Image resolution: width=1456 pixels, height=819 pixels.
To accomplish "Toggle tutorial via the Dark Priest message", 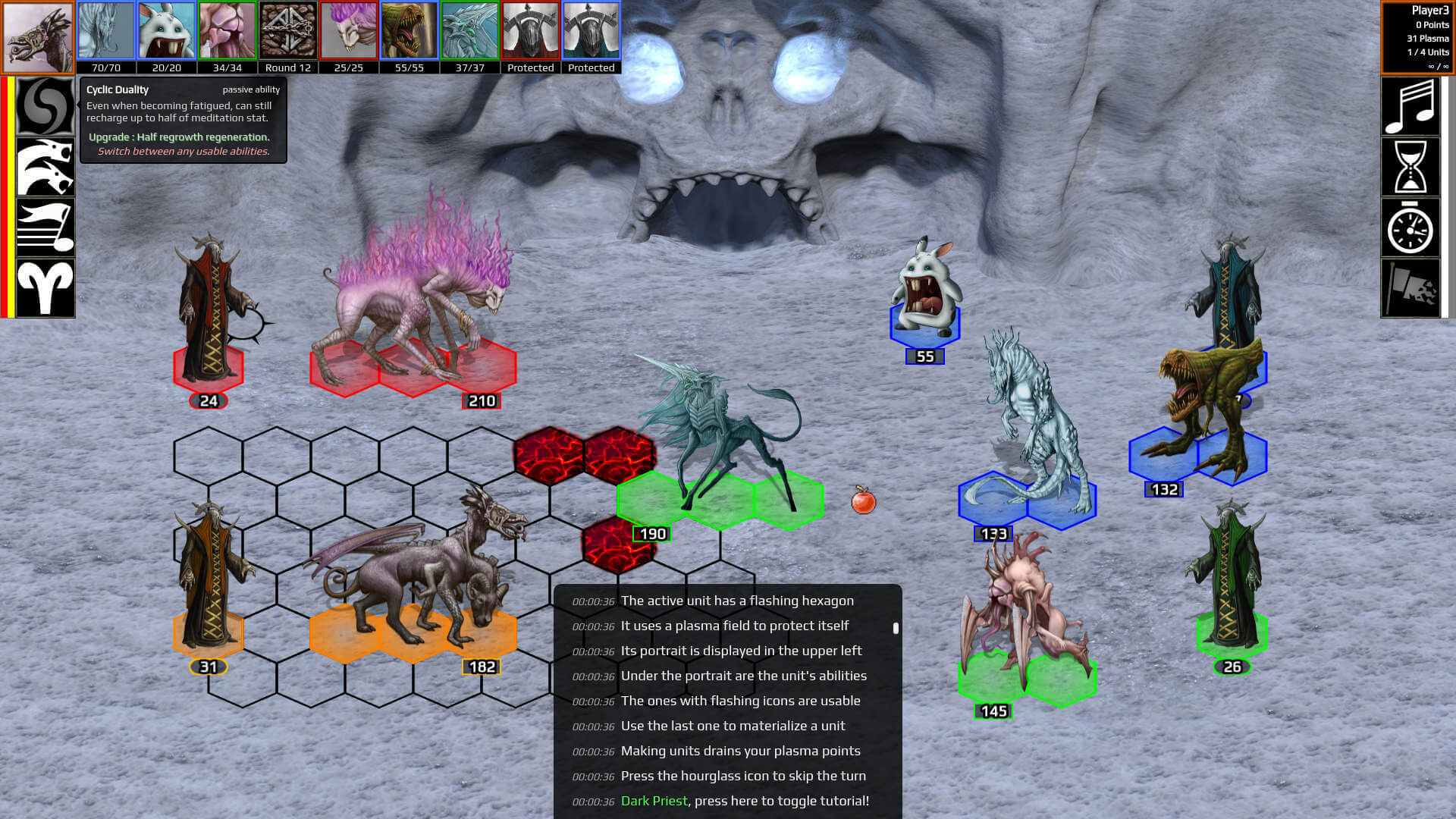I will point(744,801).
